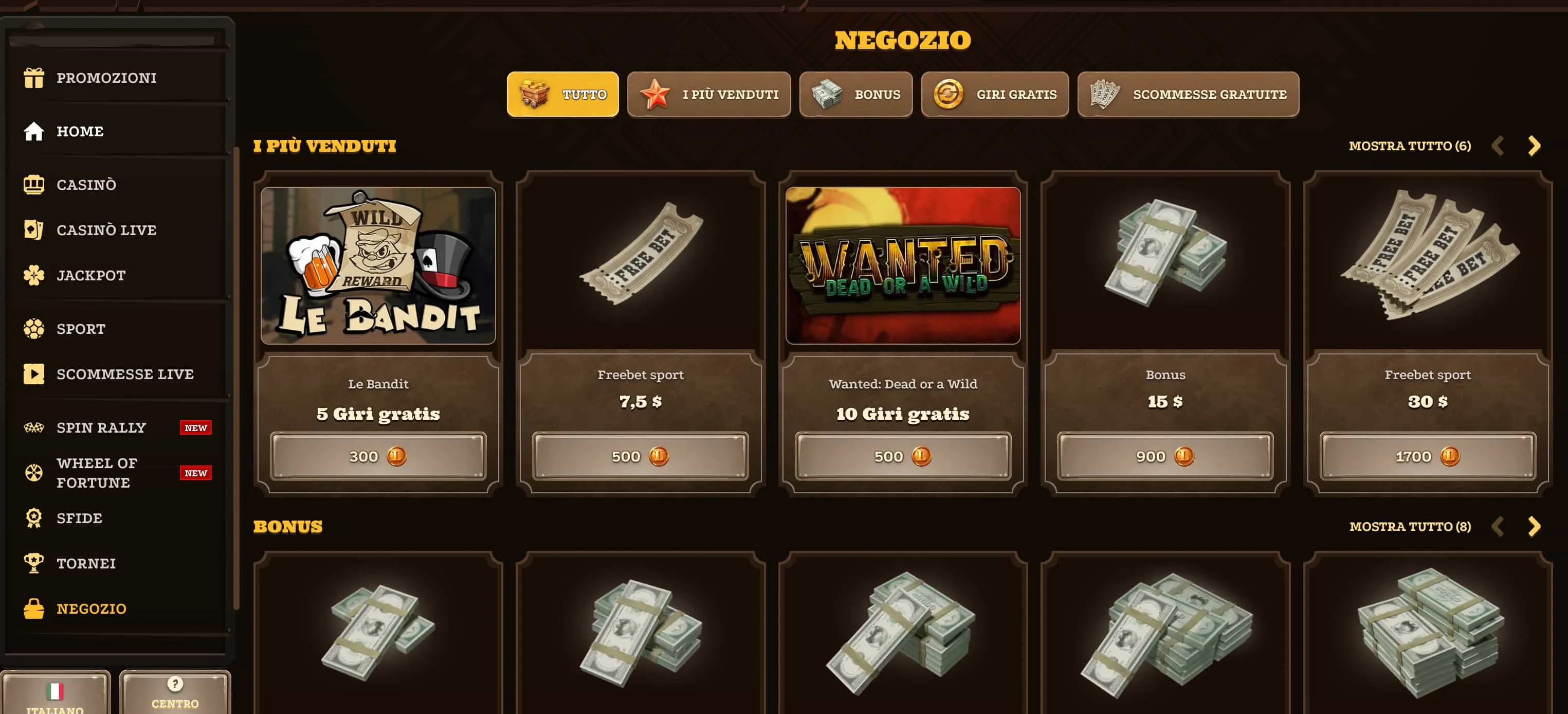Click the Sport ball icon
This screenshot has height=714, width=1568.
point(33,328)
